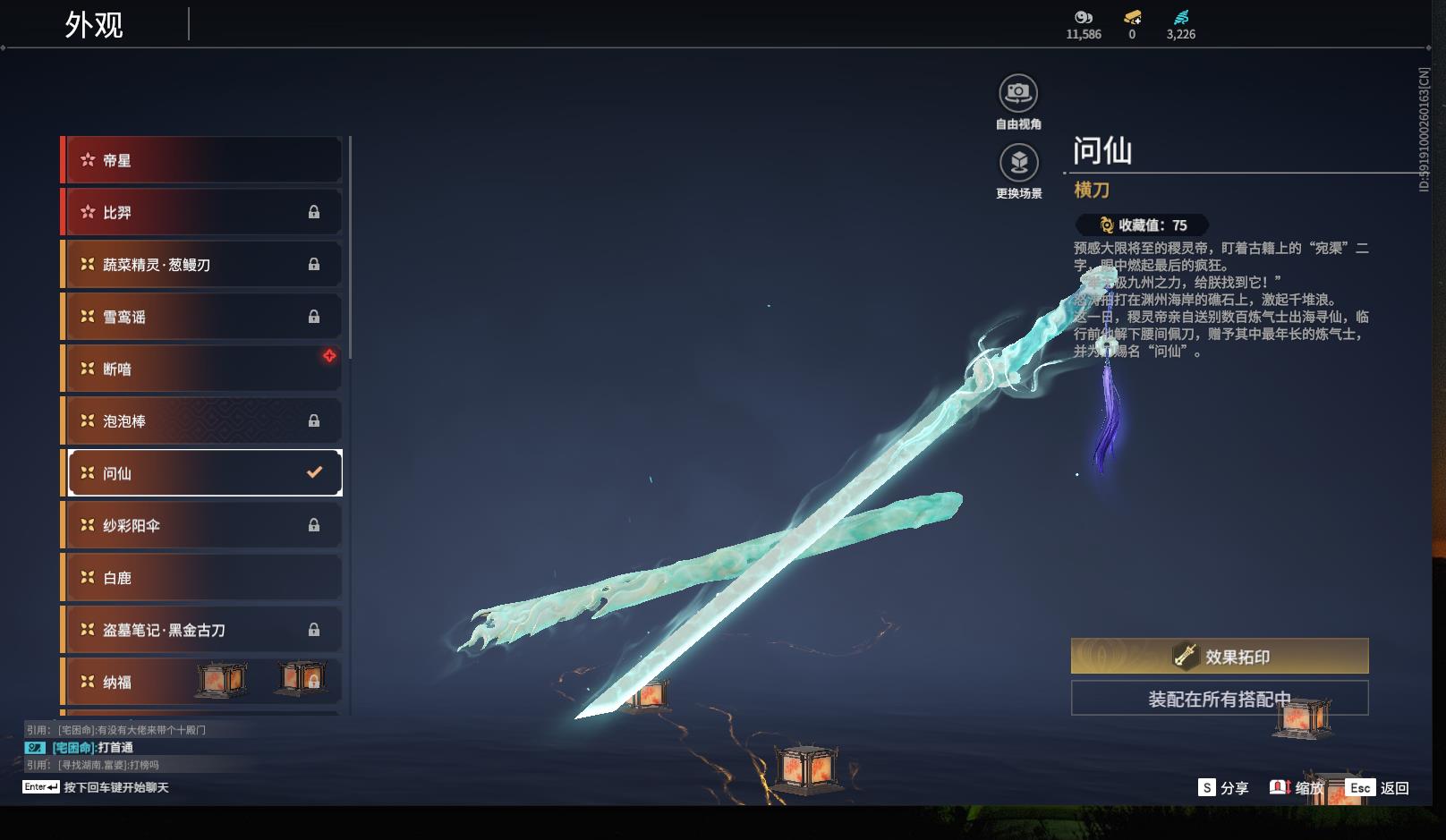Select 蔬菜精灵·葱鳗刃 from the list
This screenshot has height=840, width=1446.
pos(202,265)
